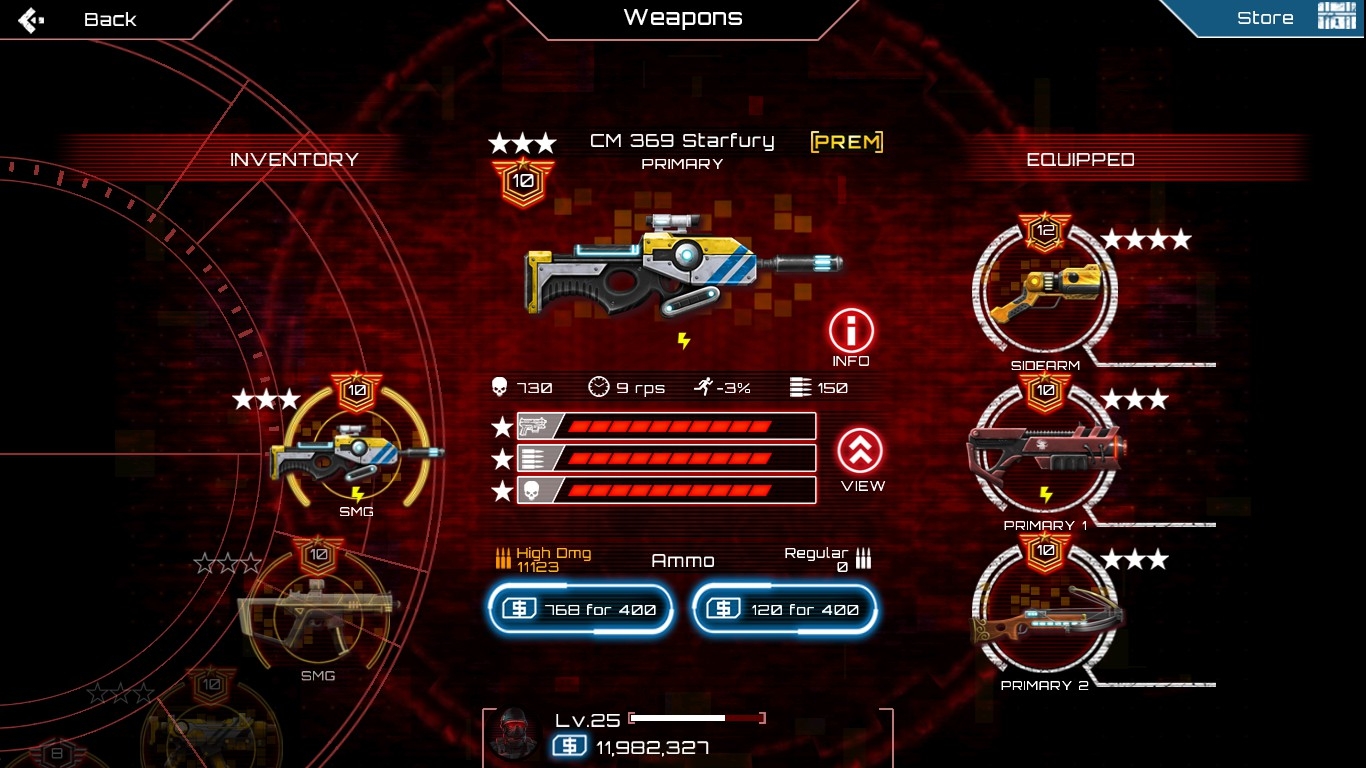Click the High Dmg ammo toggle
Viewport: 1366px width, 768px height.
(540, 556)
